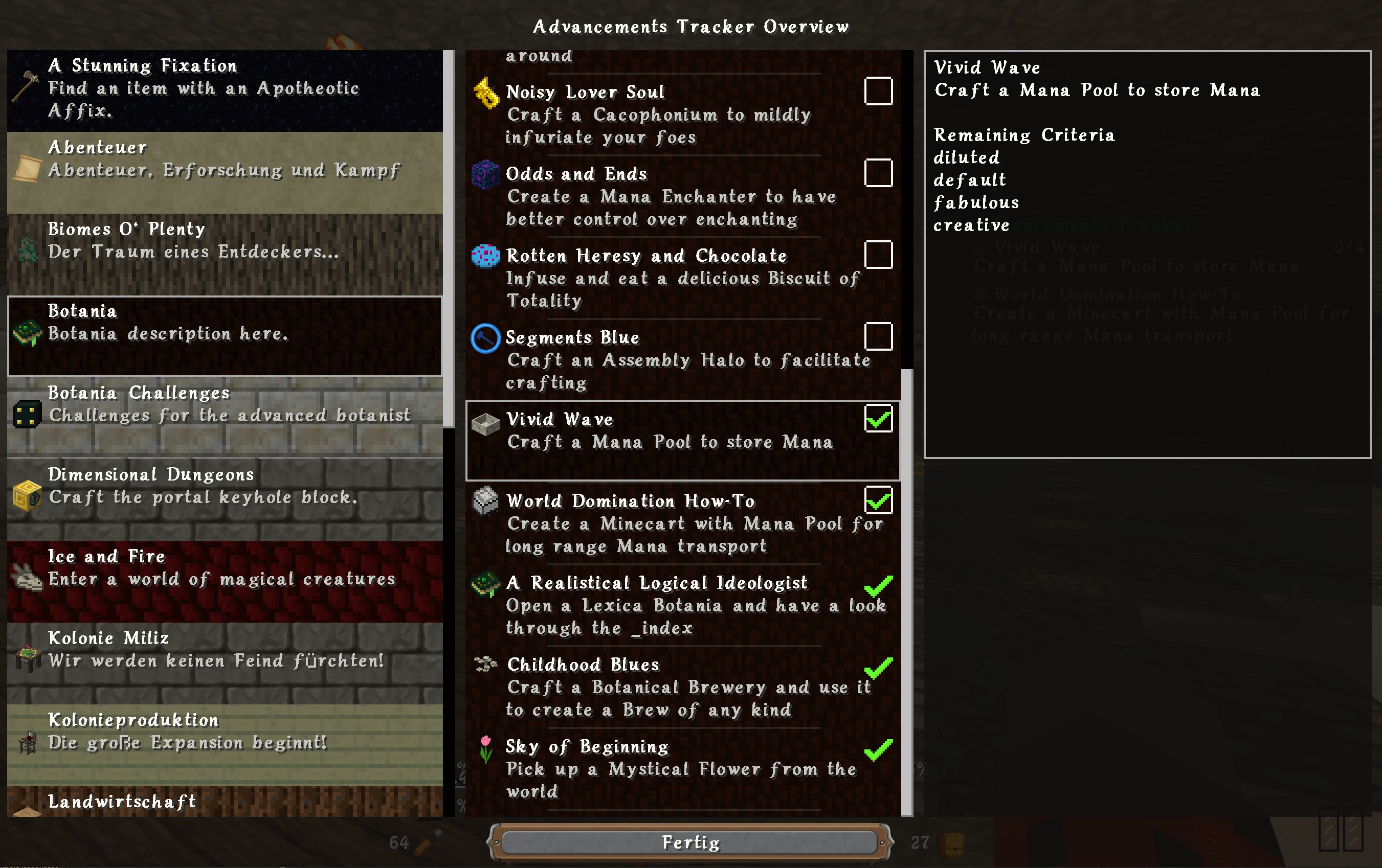
Task: Select the Botania category entry
Action: click(x=225, y=336)
